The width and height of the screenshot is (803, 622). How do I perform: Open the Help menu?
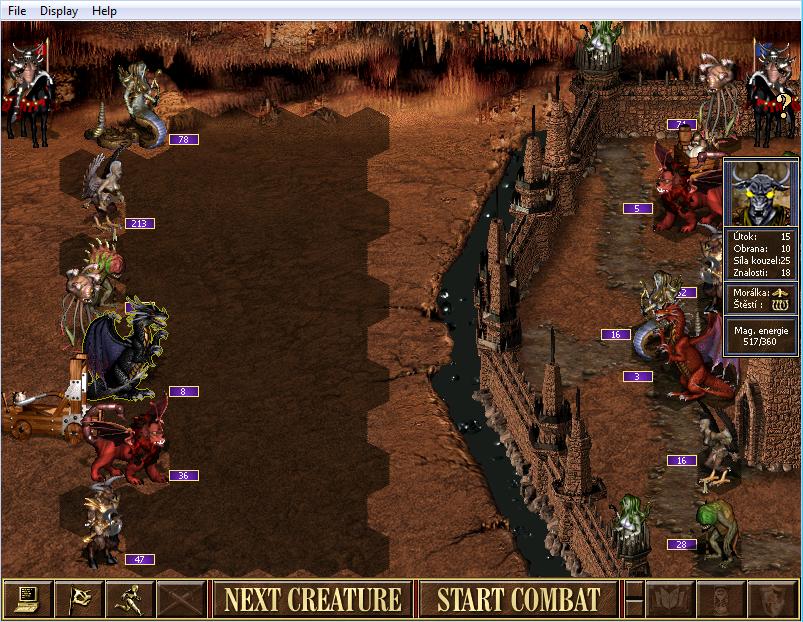coord(104,11)
